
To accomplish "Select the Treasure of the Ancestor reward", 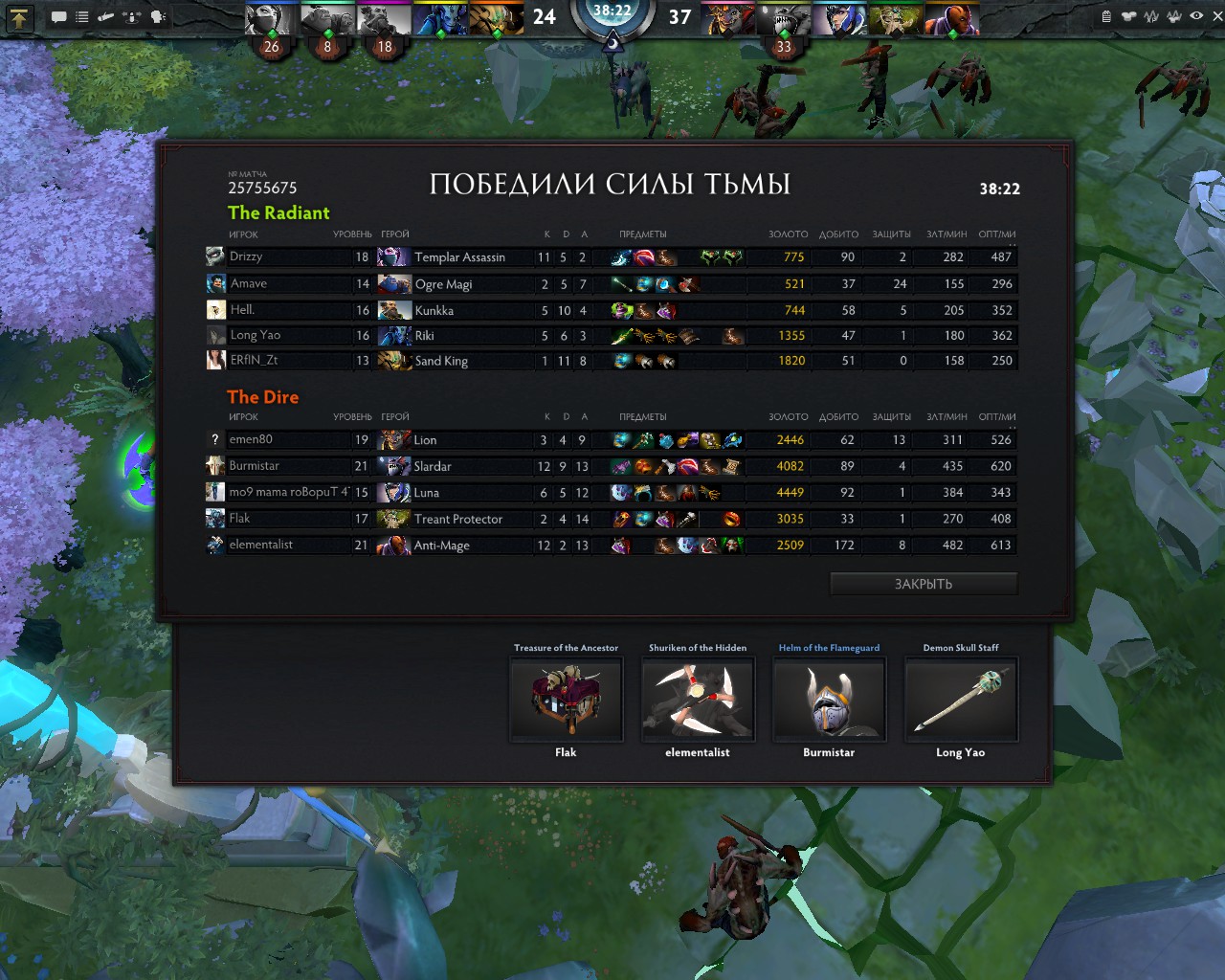I will coord(566,700).
